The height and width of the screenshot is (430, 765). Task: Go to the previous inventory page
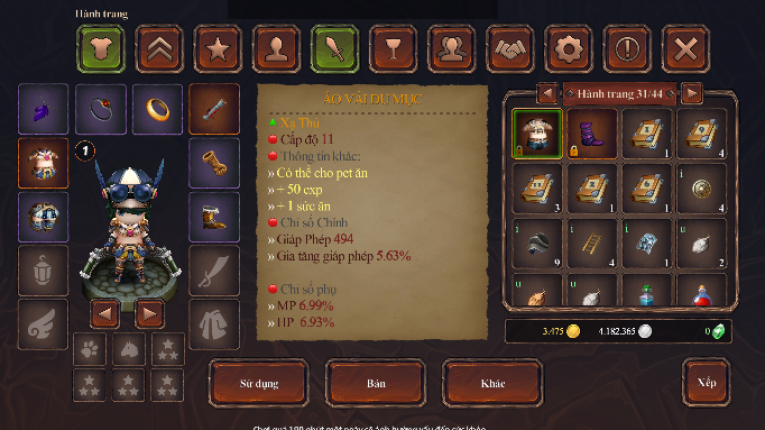[x=547, y=94]
